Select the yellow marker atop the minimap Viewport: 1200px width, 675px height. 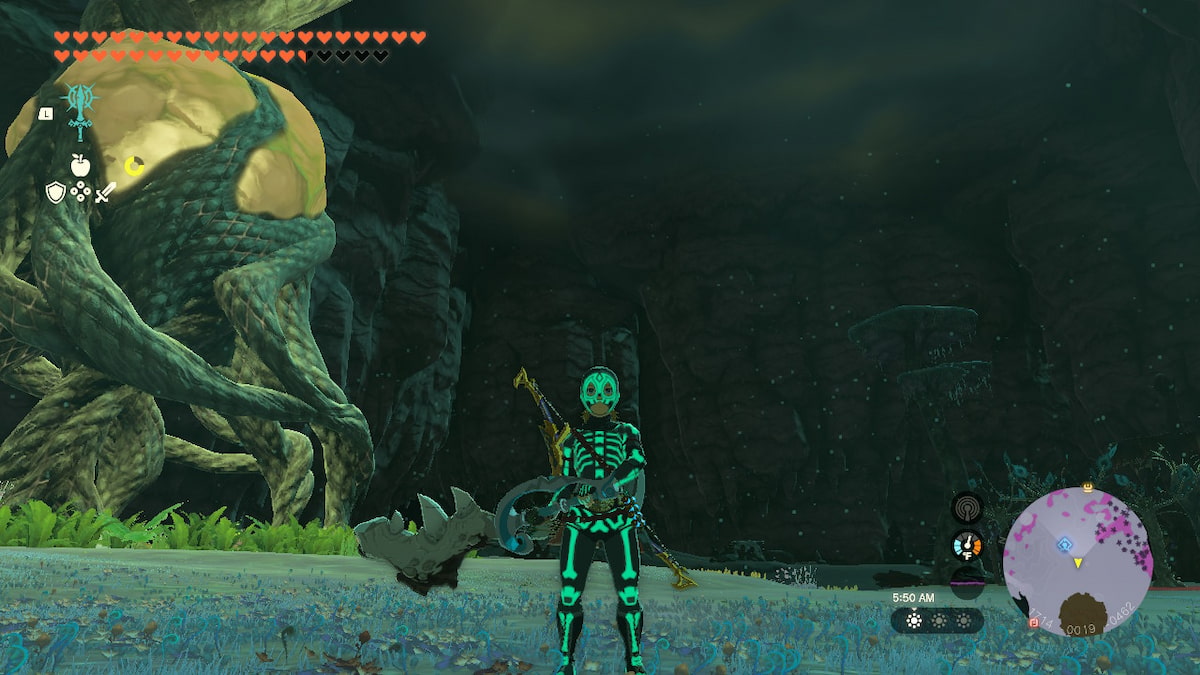tap(1087, 488)
